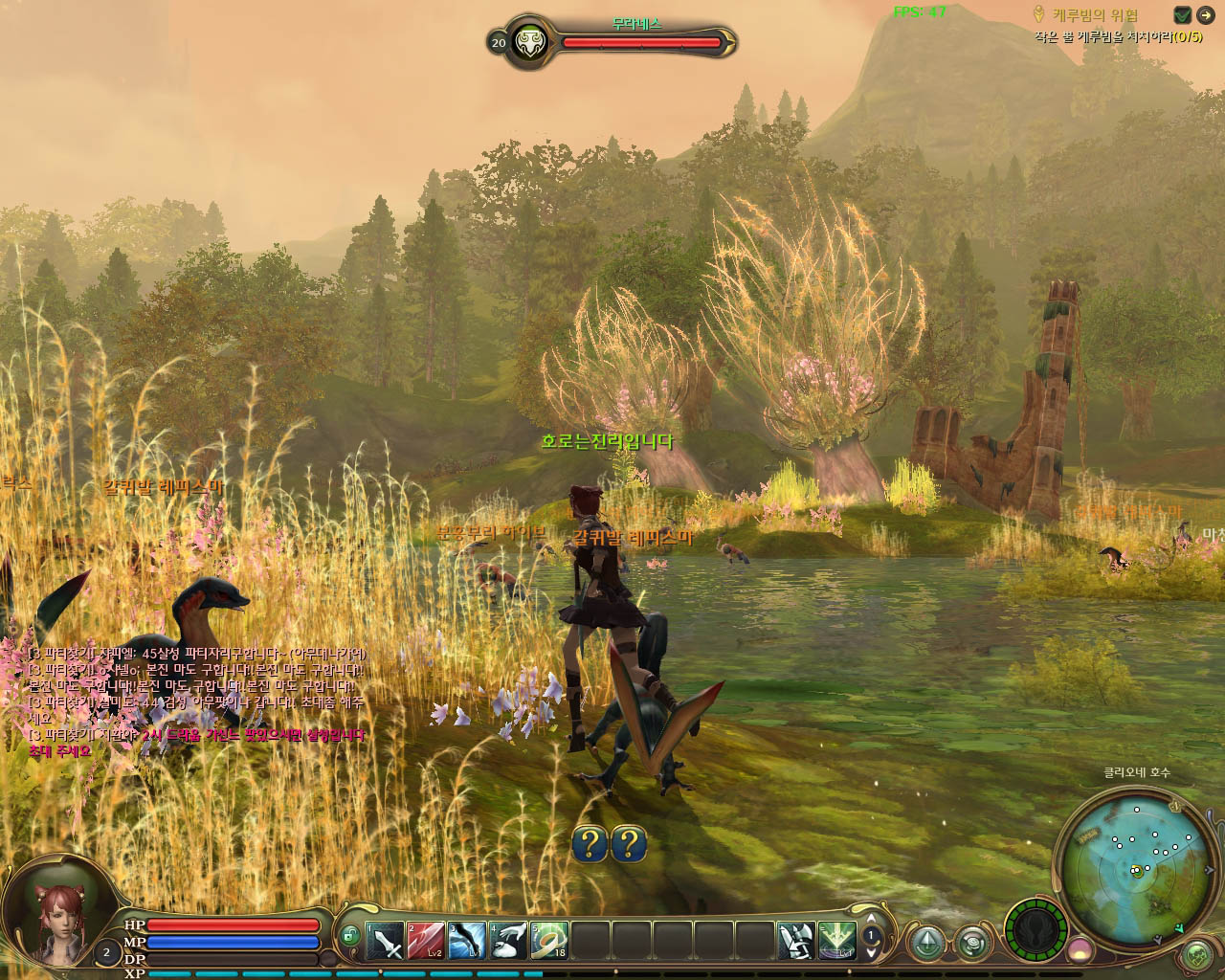The width and height of the screenshot is (1225, 980).
Task: Activate the sword attack skill in slot 1
Action: pos(386,941)
